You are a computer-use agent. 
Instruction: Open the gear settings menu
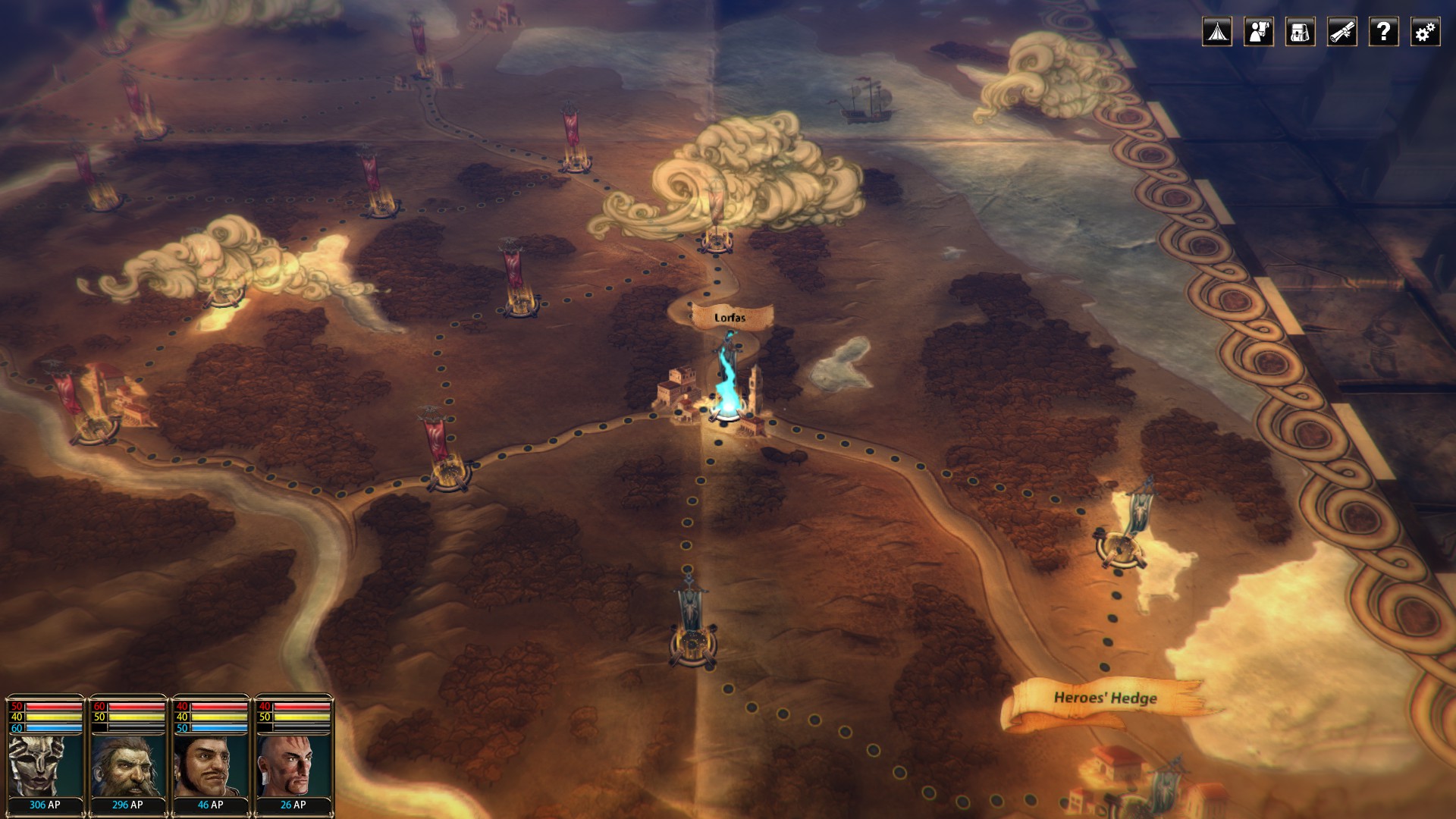click(x=1425, y=32)
